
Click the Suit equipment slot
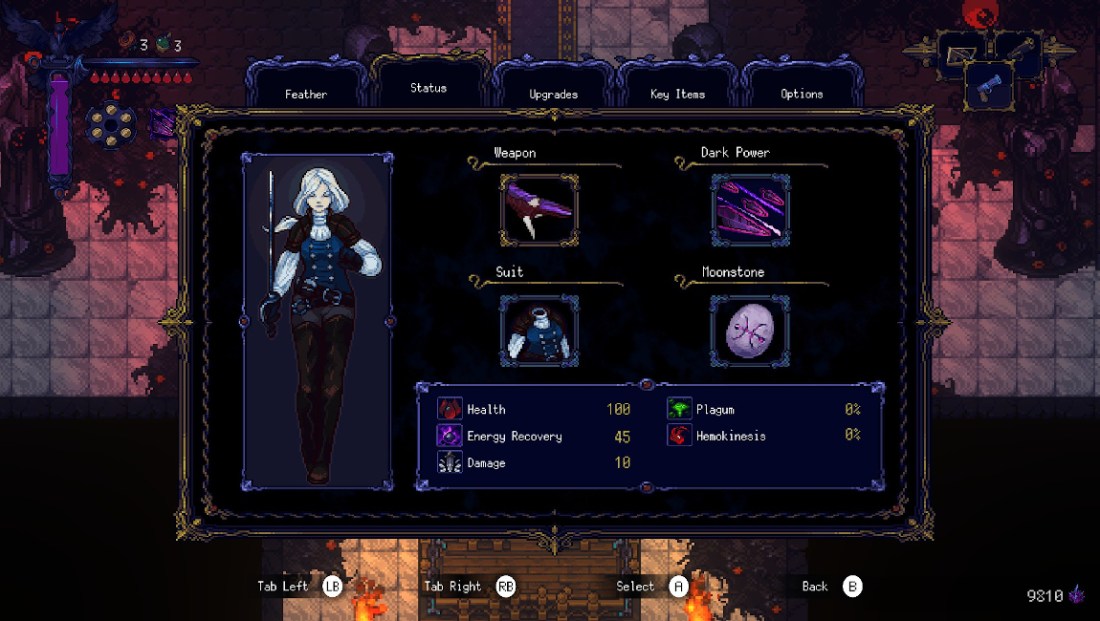[x=539, y=330]
